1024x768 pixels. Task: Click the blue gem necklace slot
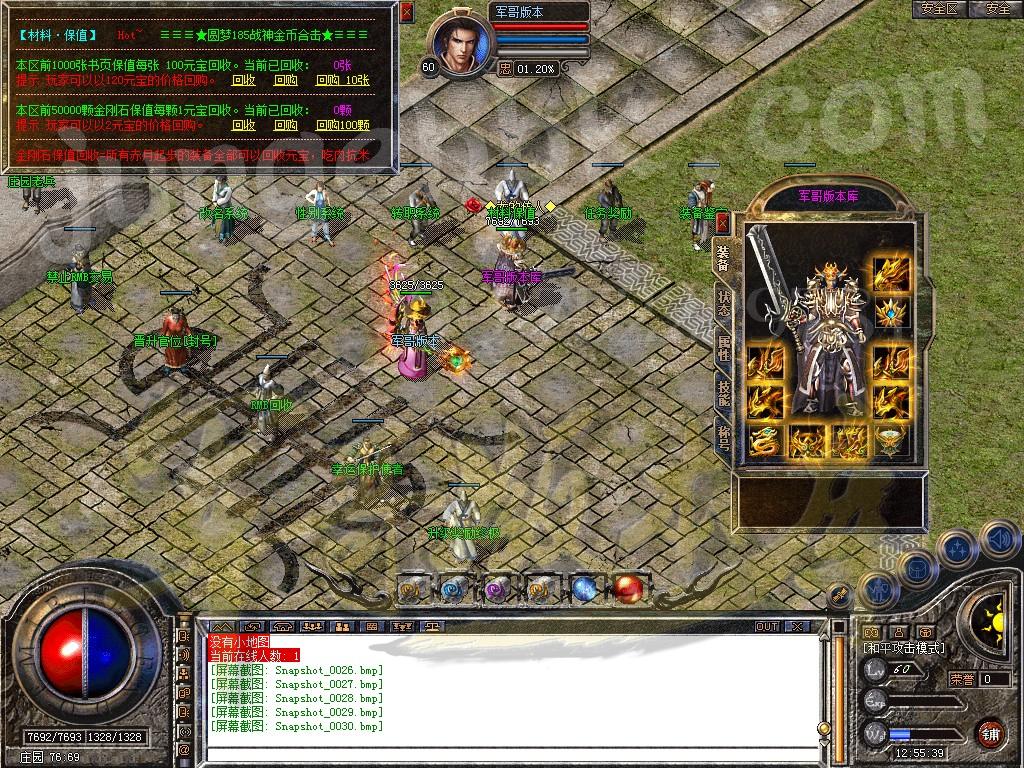click(892, 314)
